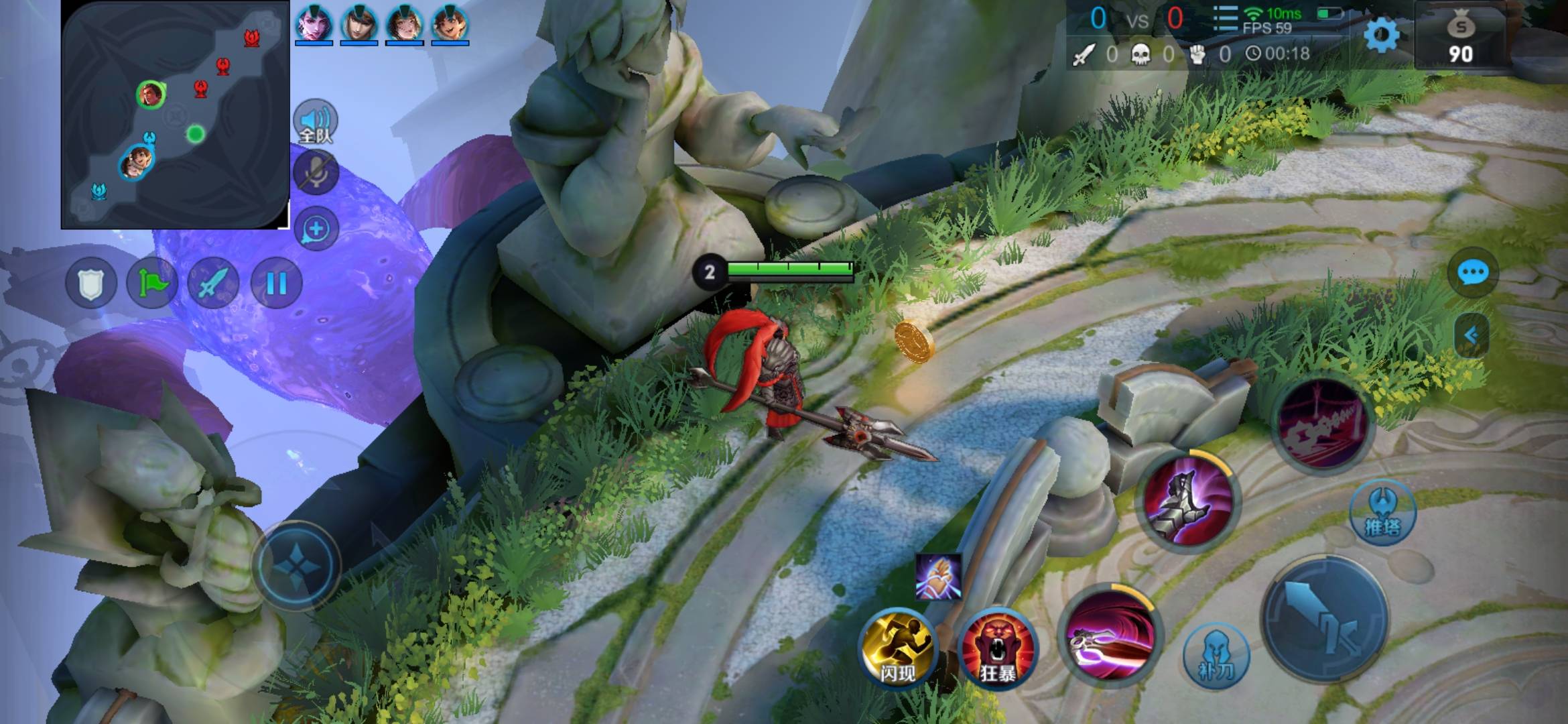Send the defend shield signal
1568x724 pixels.
[x=91, y=284]
